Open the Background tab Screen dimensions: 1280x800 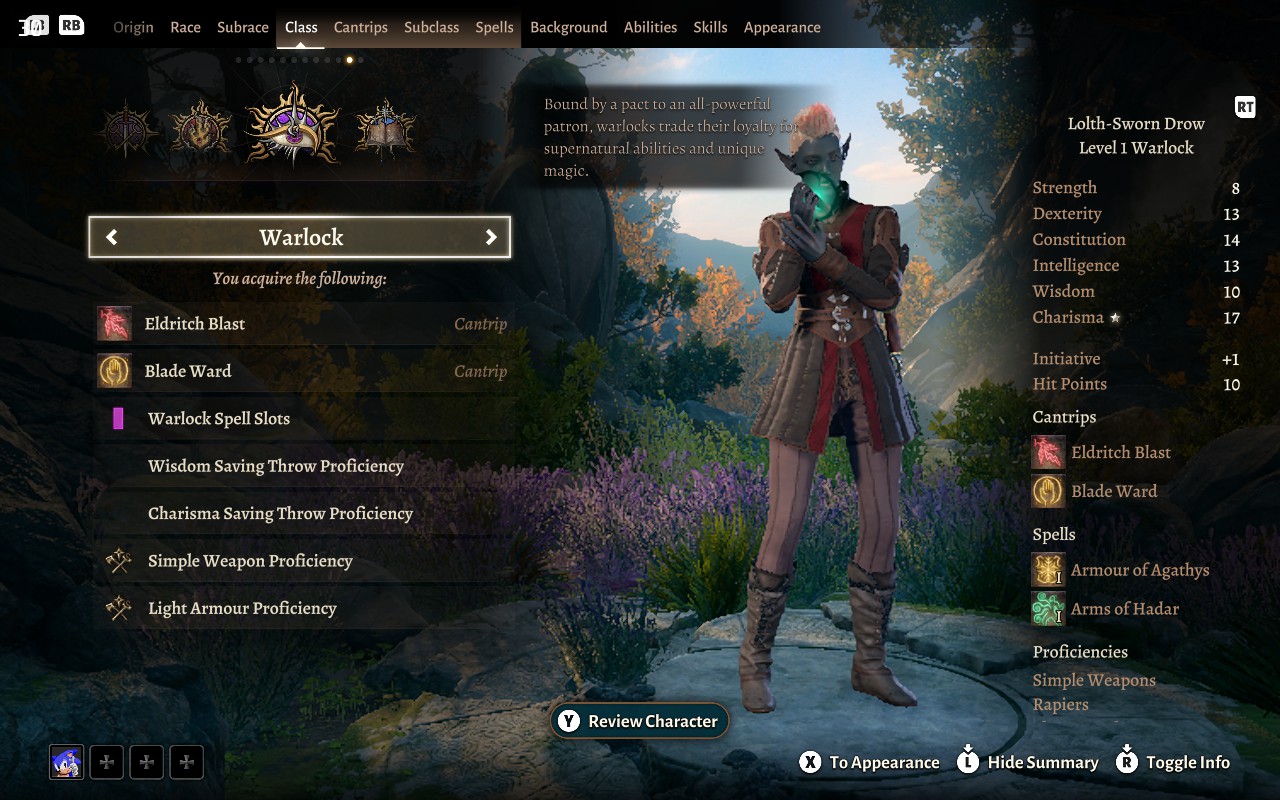(x=568, y=27)
